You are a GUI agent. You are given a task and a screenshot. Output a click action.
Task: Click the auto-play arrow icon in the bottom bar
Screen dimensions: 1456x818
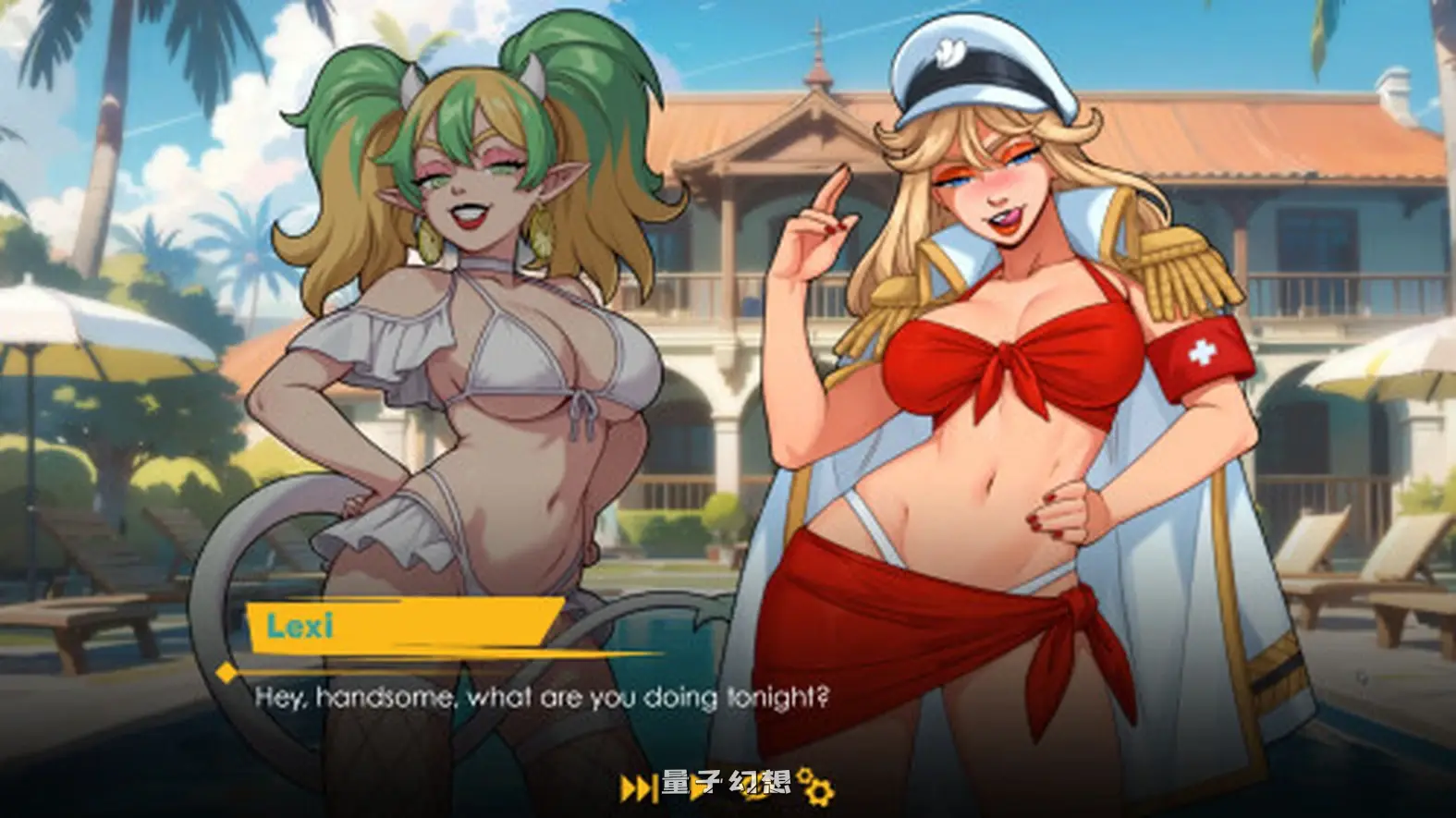point(696,787)
